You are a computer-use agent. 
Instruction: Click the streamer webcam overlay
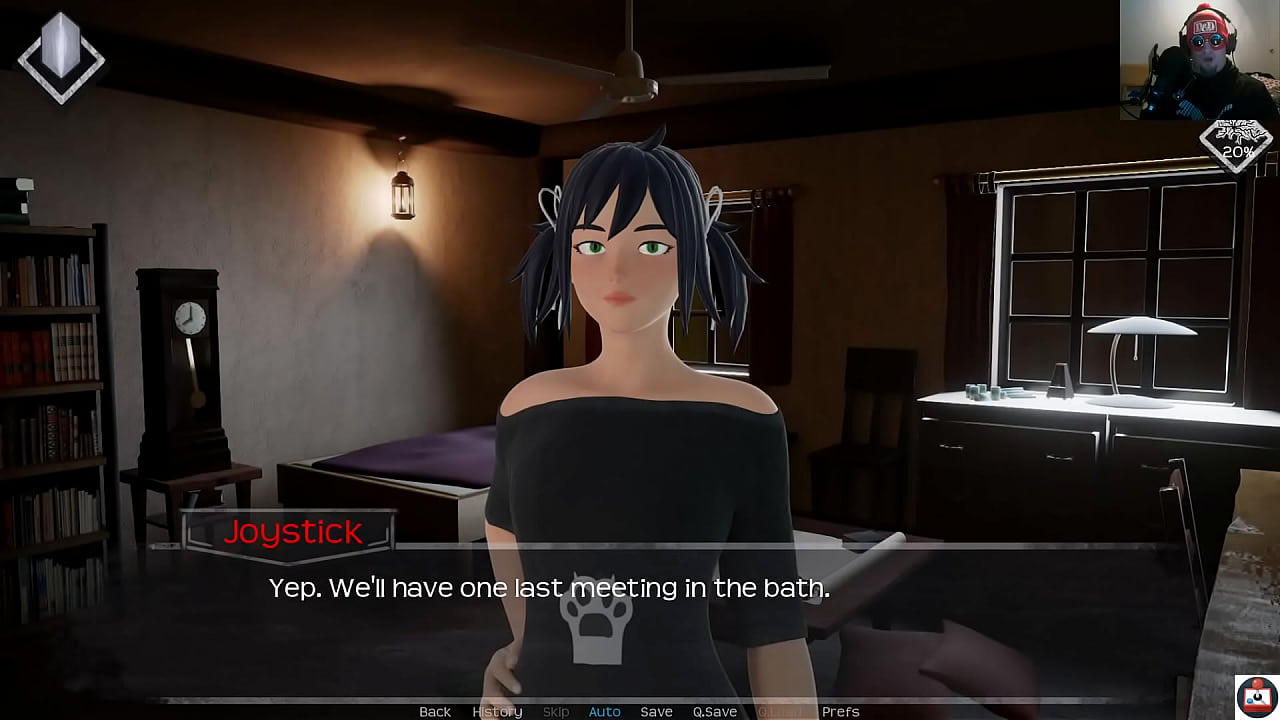tap(1198, 60)
